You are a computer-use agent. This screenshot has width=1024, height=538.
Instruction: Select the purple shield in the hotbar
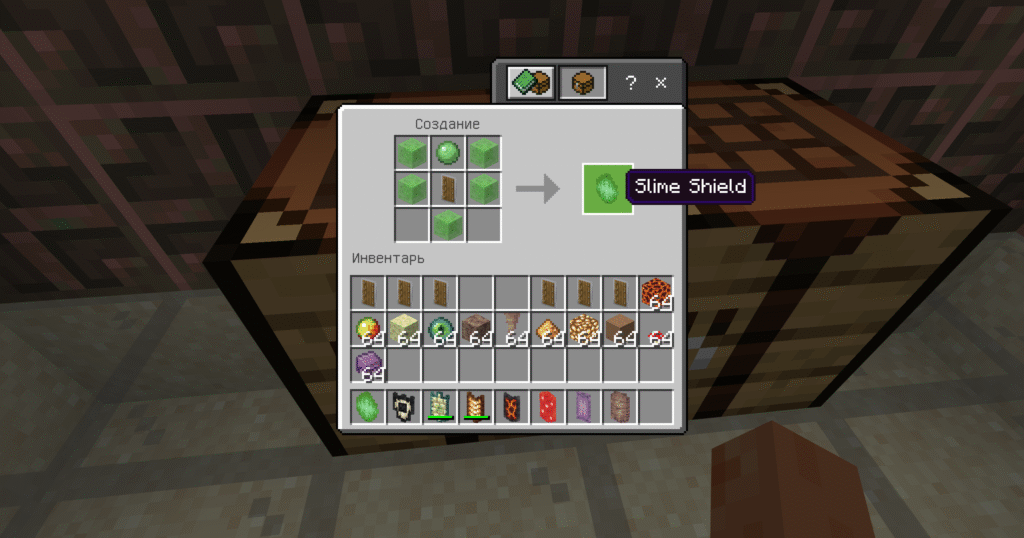click(x=584, y=407)
